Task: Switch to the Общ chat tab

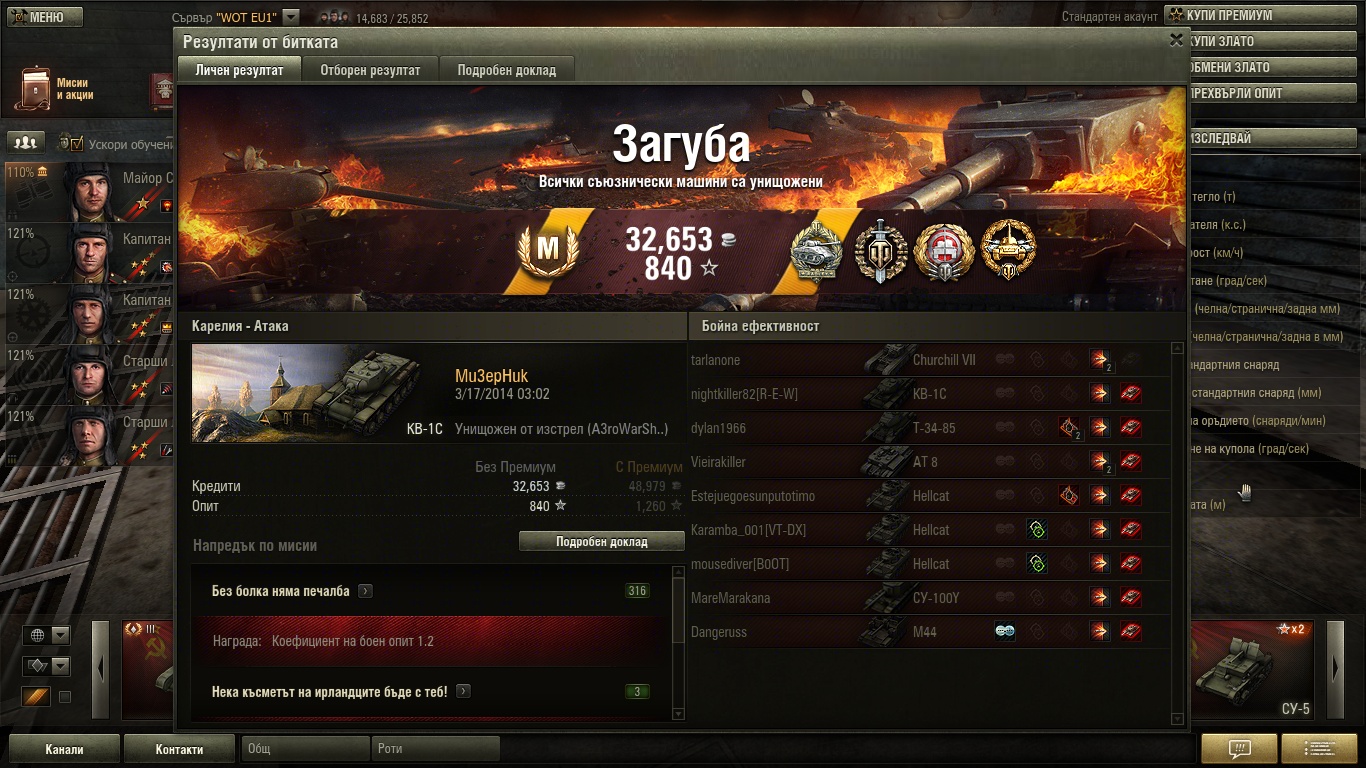Action: click(304, 749)
